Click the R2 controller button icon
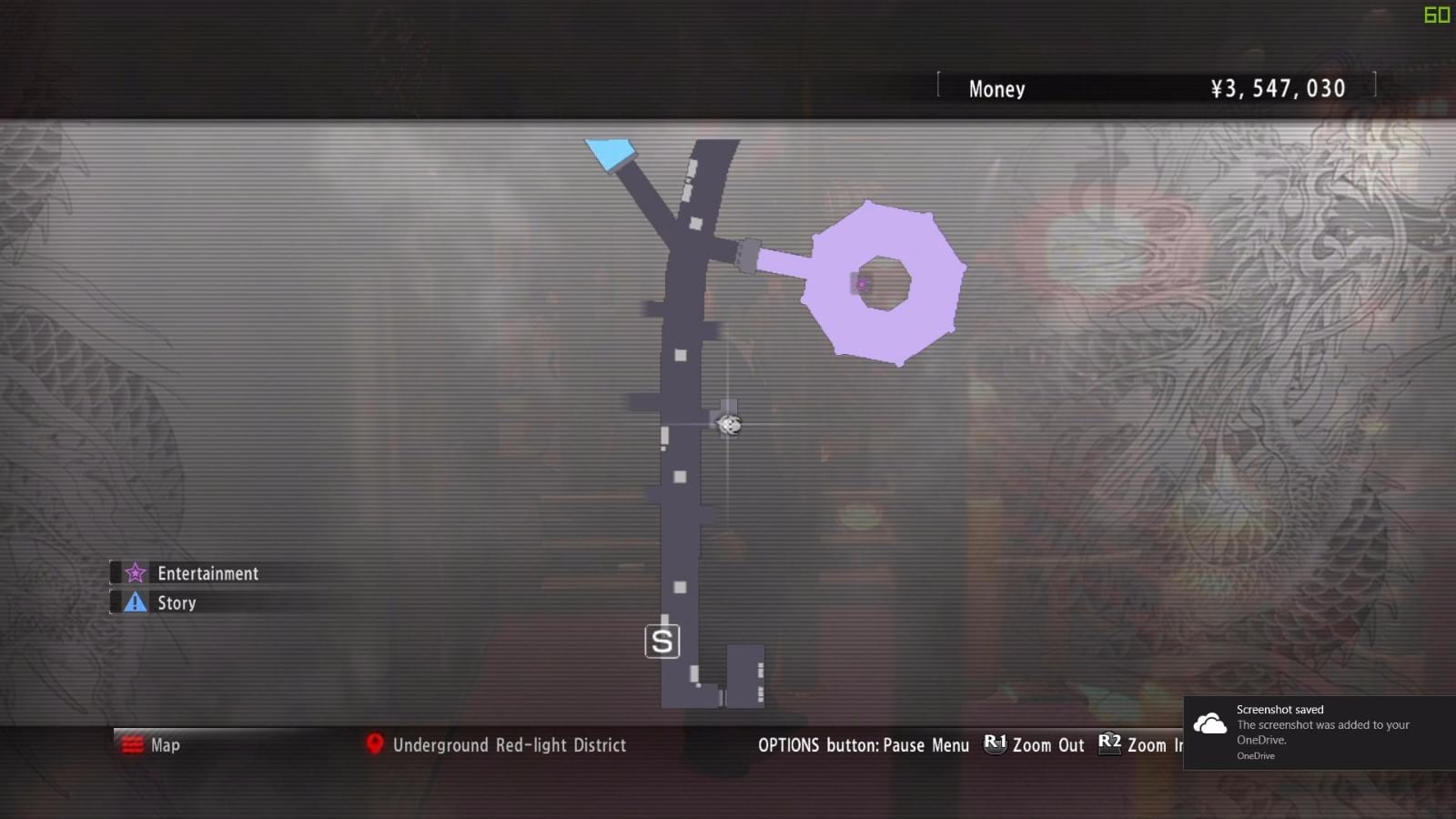The image size is (1456, 819). coord(1108,743)
